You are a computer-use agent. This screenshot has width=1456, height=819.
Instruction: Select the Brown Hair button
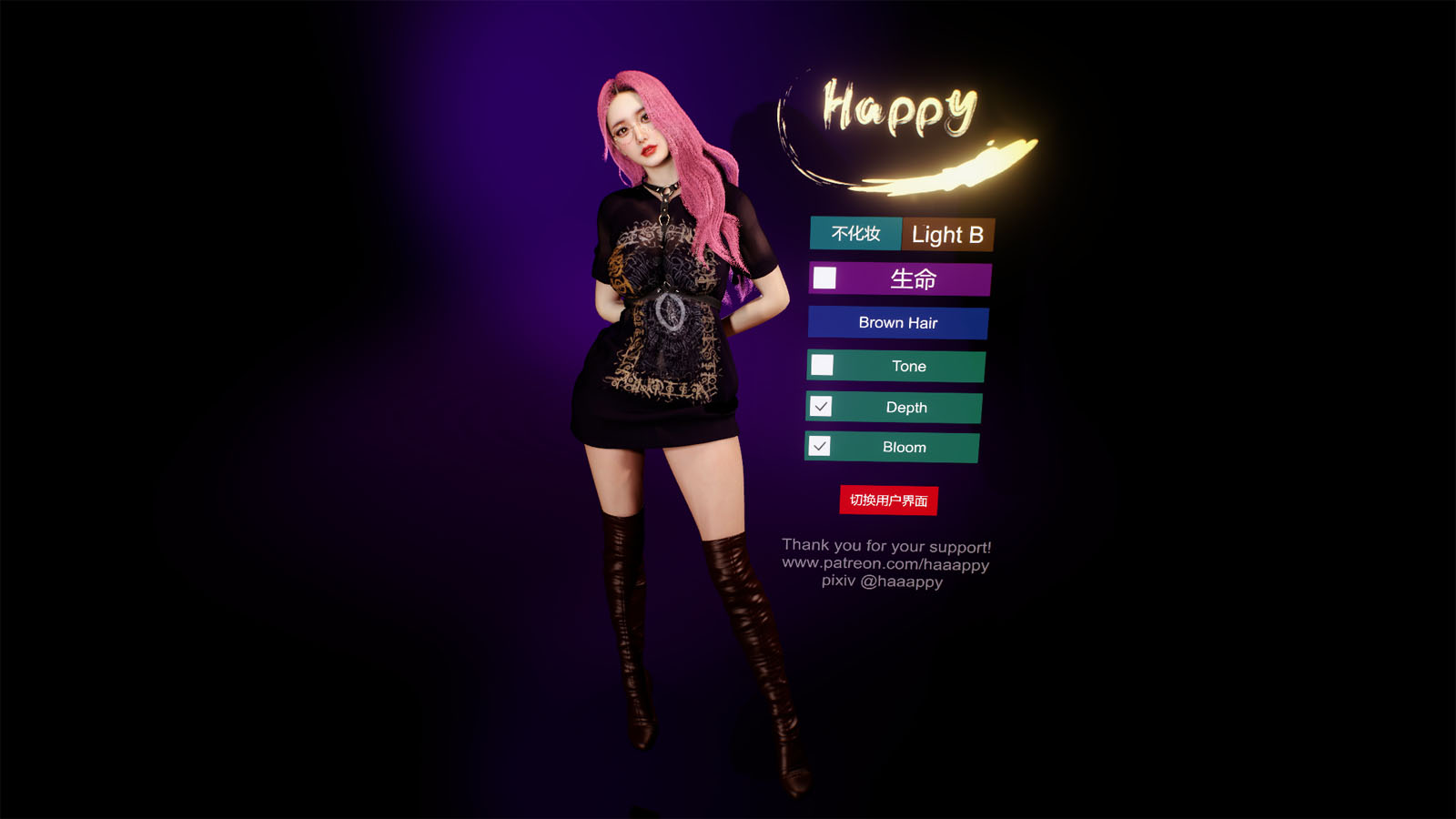point(897,323)
